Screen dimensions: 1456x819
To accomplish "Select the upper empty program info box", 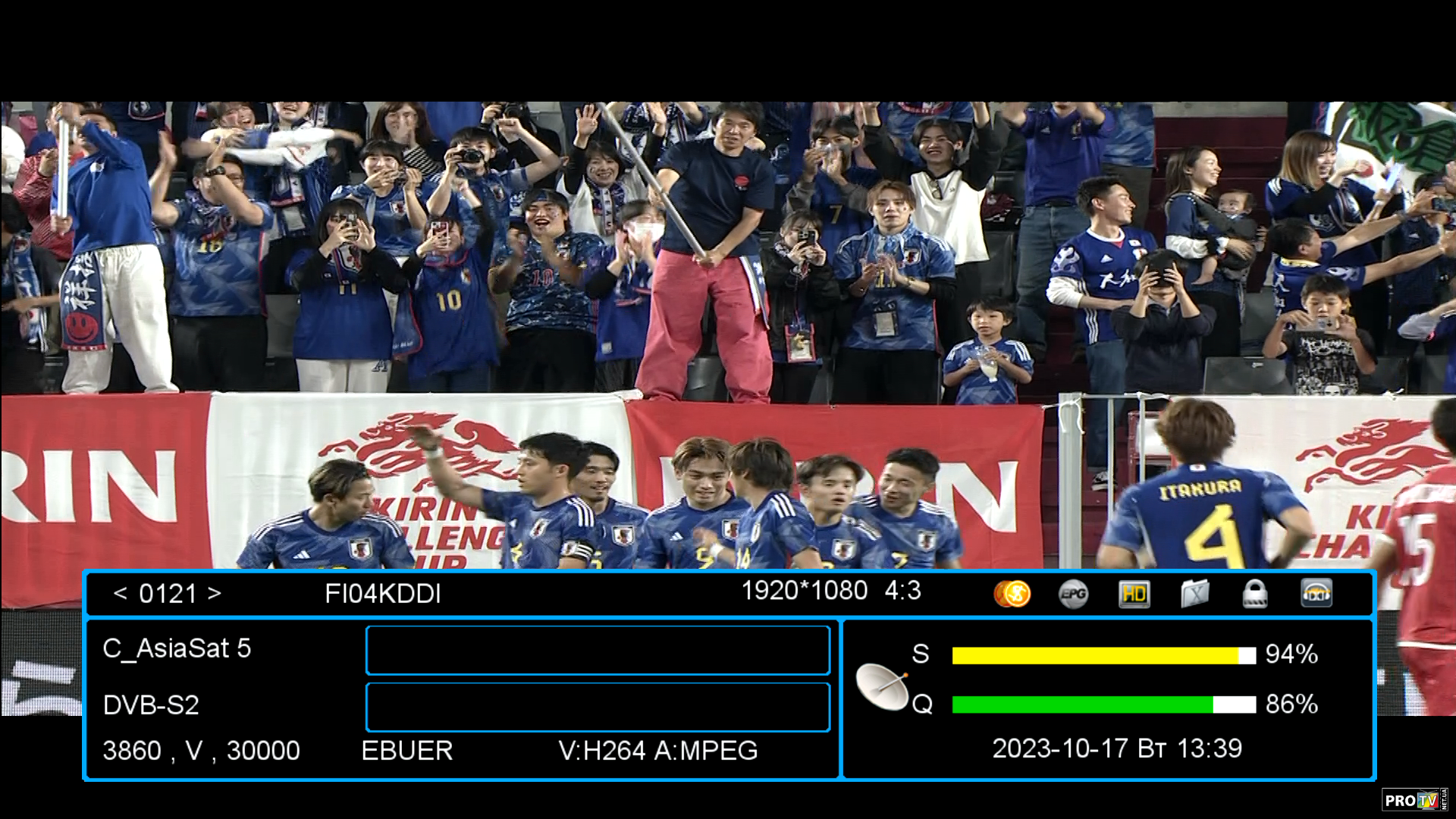I will (598, 650).
